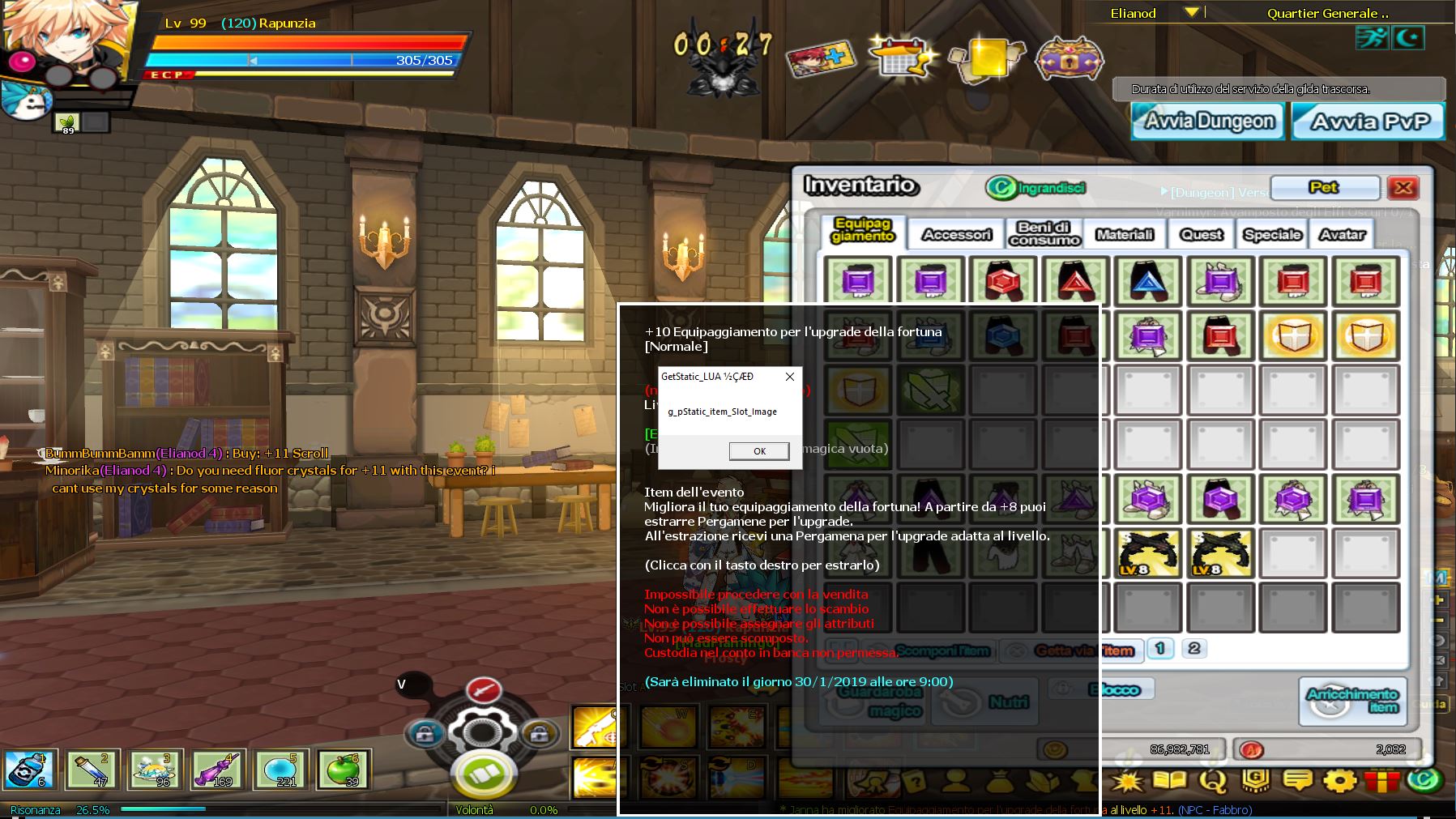Open the Beni di consumo tab
The height and width of the screenshot is (819, 1456).
click(1044, 233)
